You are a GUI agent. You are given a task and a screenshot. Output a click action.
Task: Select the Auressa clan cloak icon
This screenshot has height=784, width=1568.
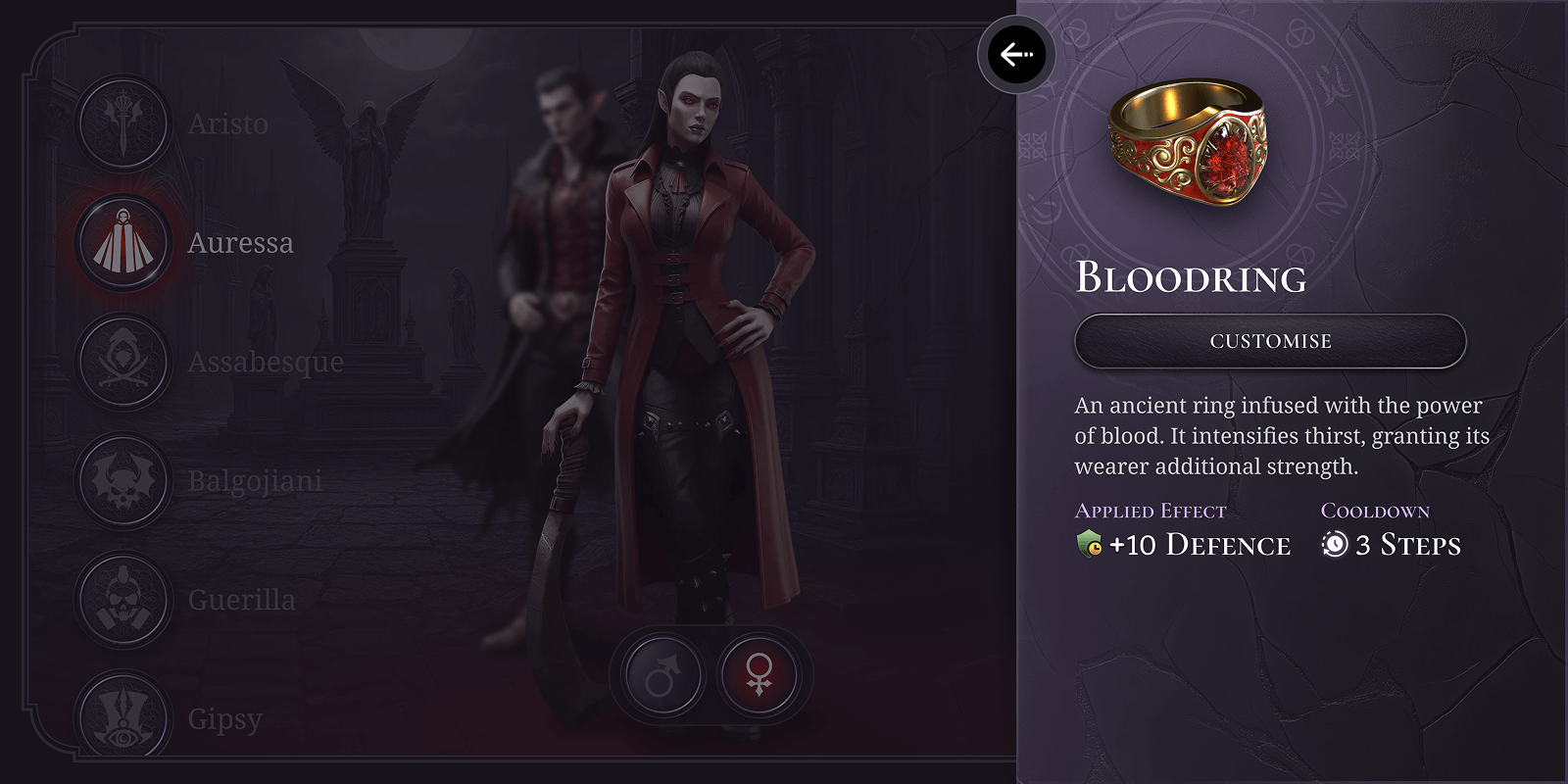point(122,242)
